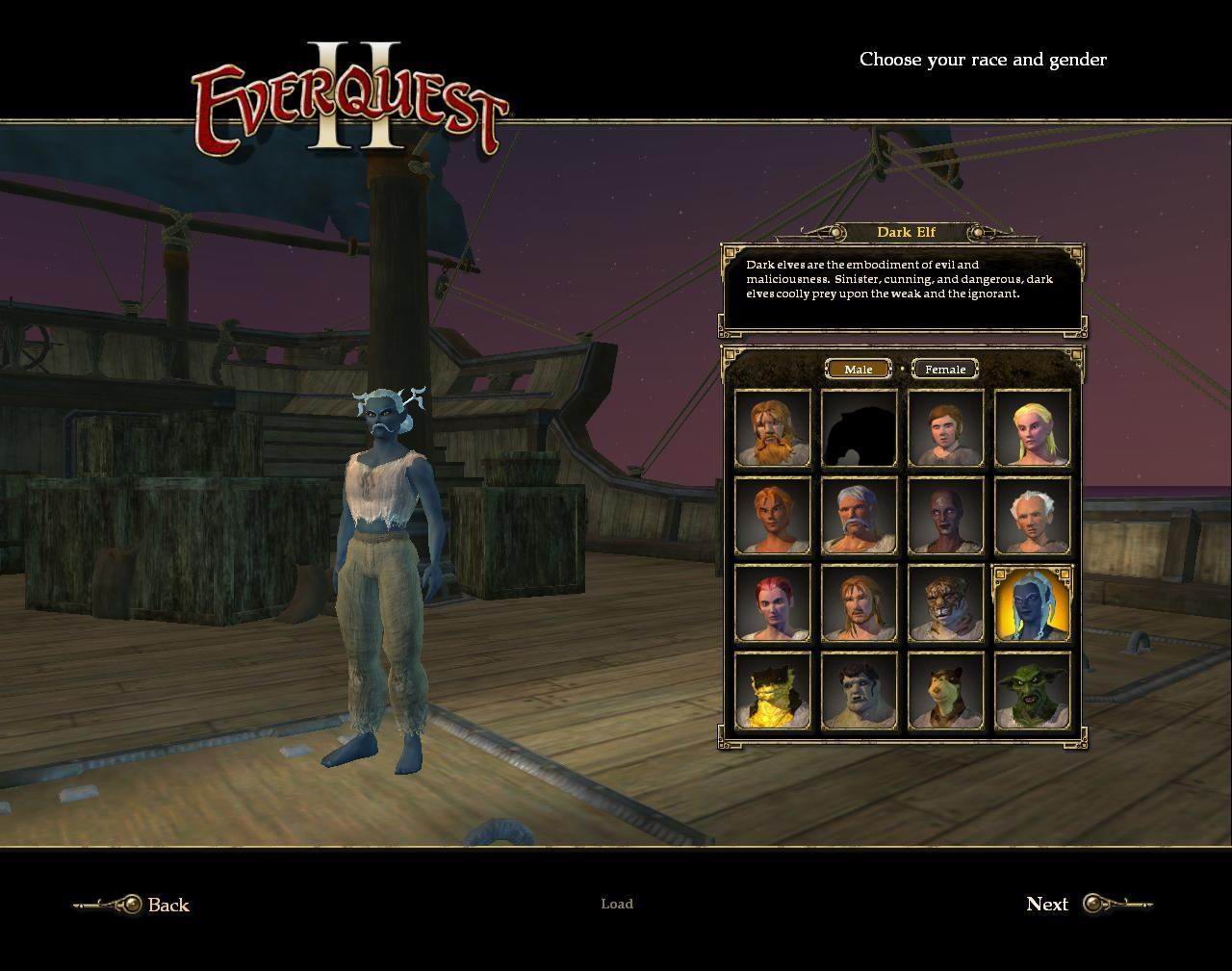Select the white-haired gnome portrait
Viewport: 1232px width, 971px height.
click(1033, 516)
